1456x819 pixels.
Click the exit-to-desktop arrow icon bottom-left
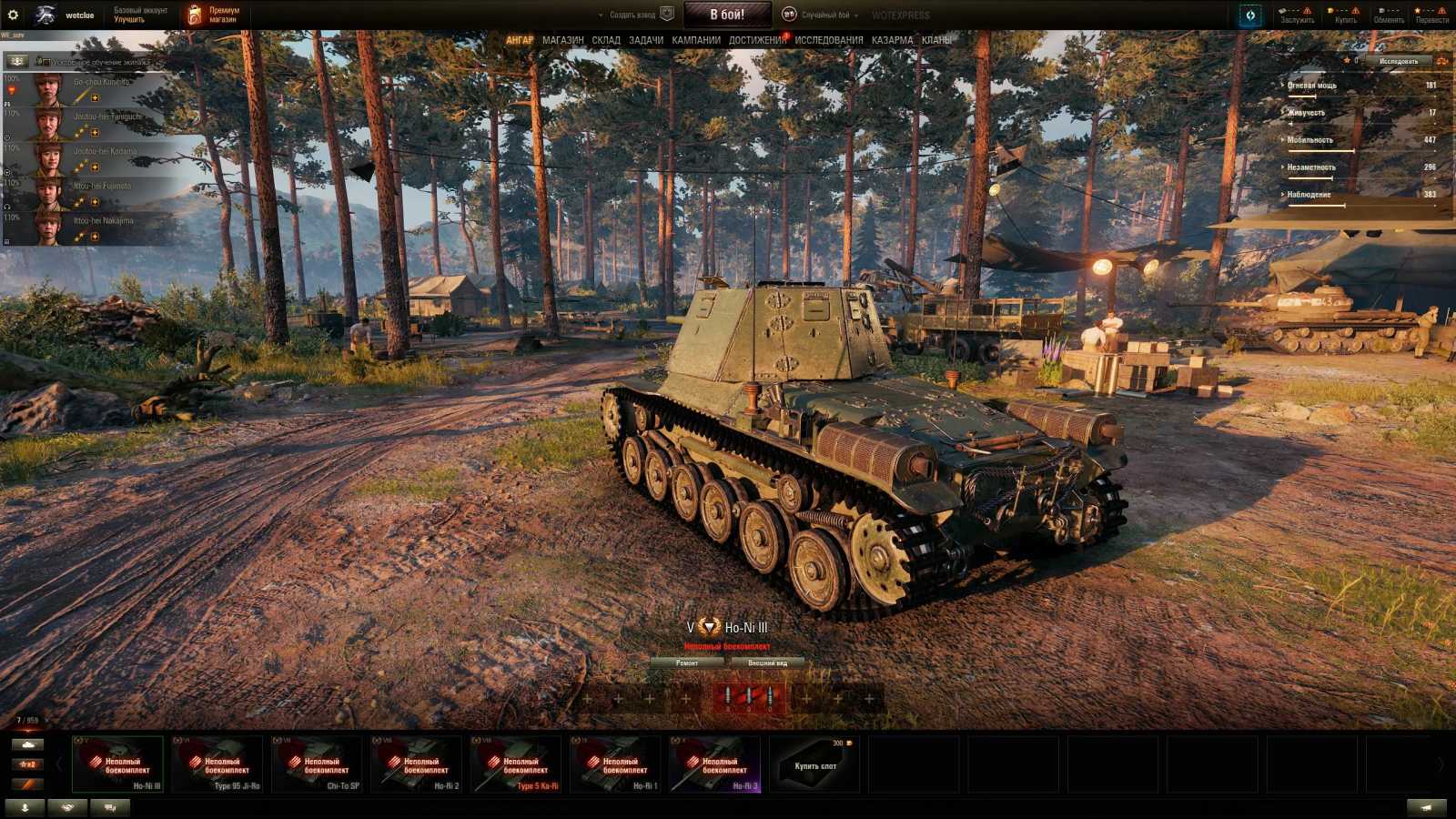tap(25, 805)
